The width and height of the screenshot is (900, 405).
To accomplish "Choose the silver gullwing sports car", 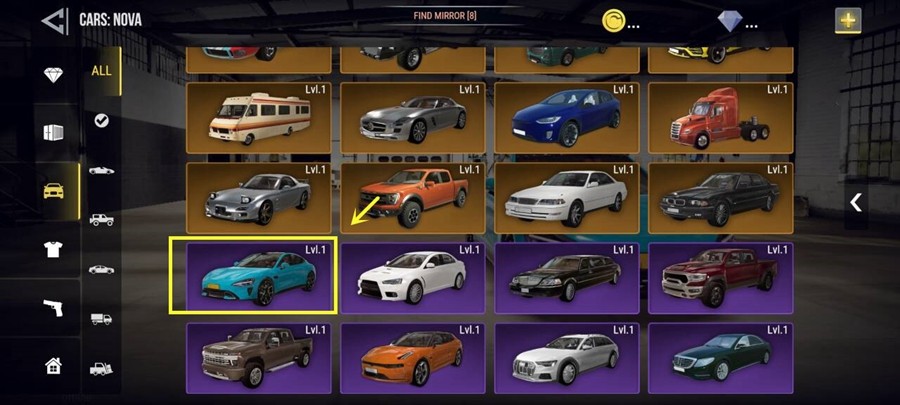I will (413, 117).
